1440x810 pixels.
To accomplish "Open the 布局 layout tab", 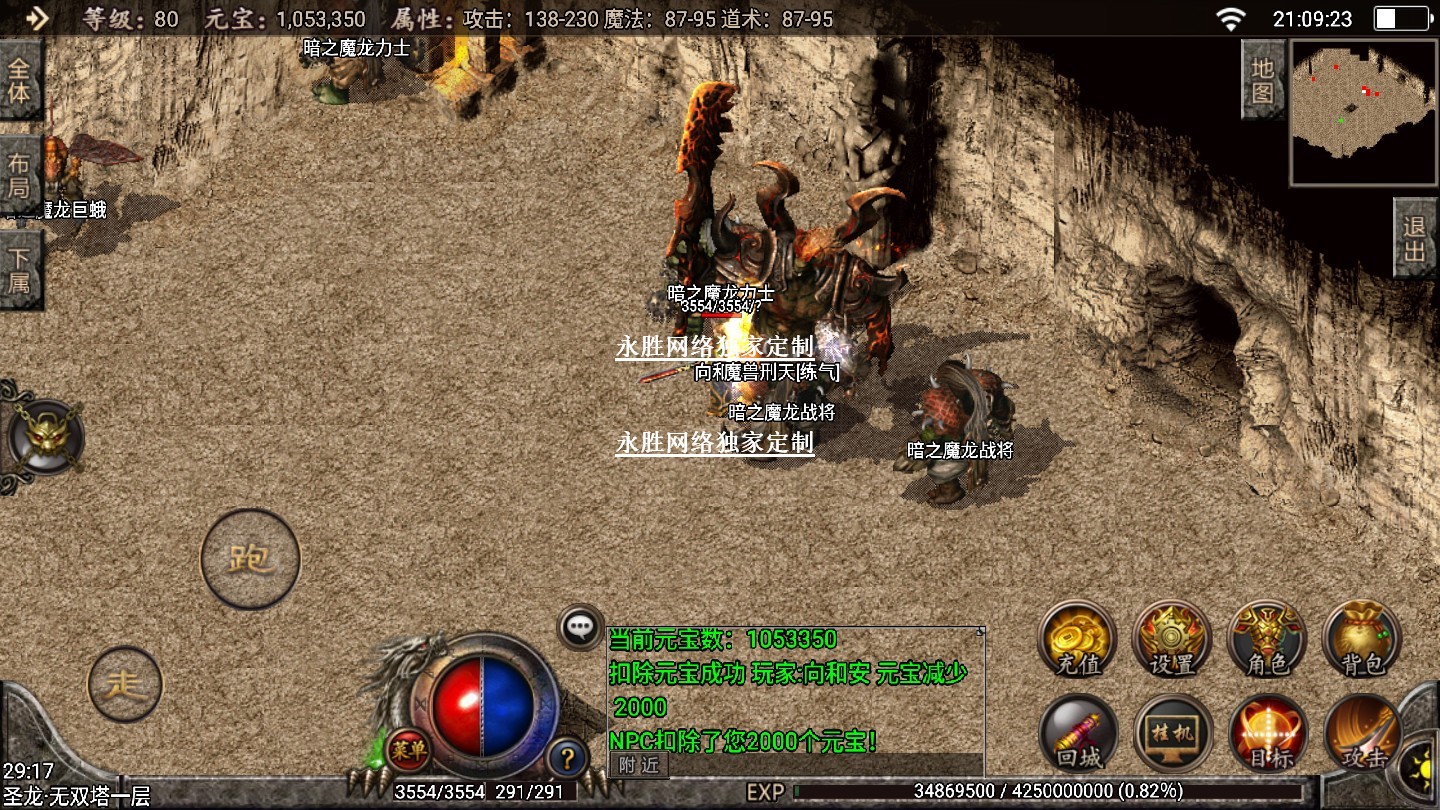I will (x=20, y=175).
